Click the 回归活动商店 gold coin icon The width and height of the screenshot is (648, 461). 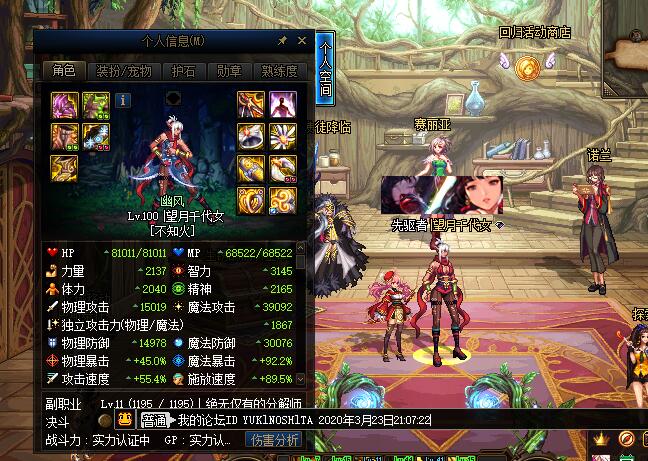coord(528,67)
